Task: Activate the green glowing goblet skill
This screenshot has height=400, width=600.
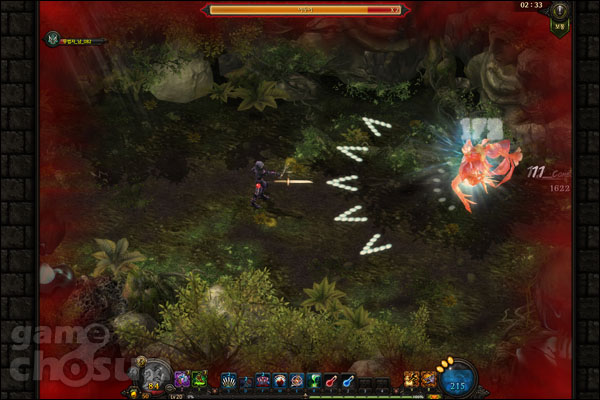Action: coord(313,380)
